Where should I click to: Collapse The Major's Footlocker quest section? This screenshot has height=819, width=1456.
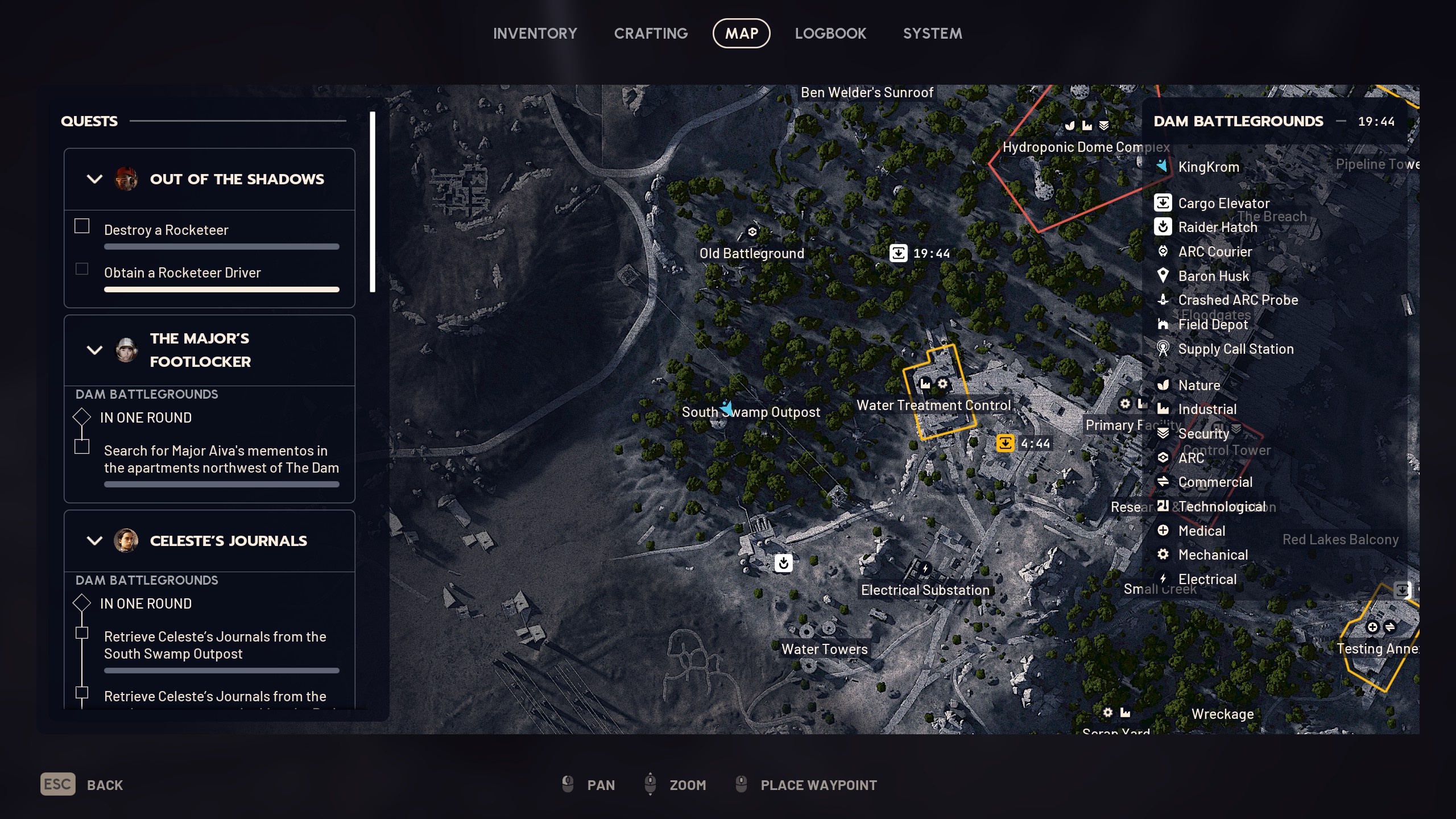tap(94, 350)
